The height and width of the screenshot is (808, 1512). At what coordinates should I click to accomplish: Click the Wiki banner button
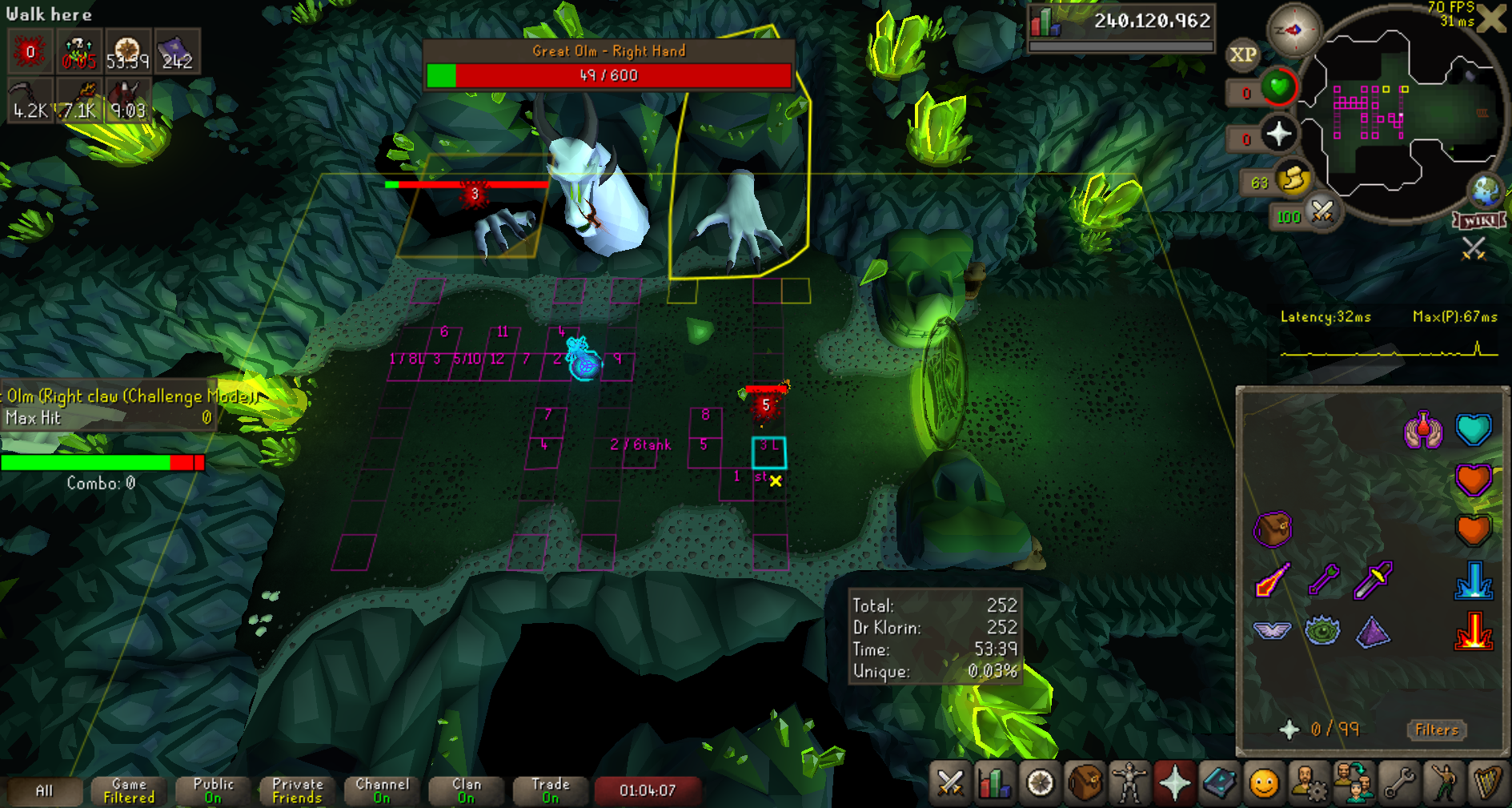(x=1479, y=220)
